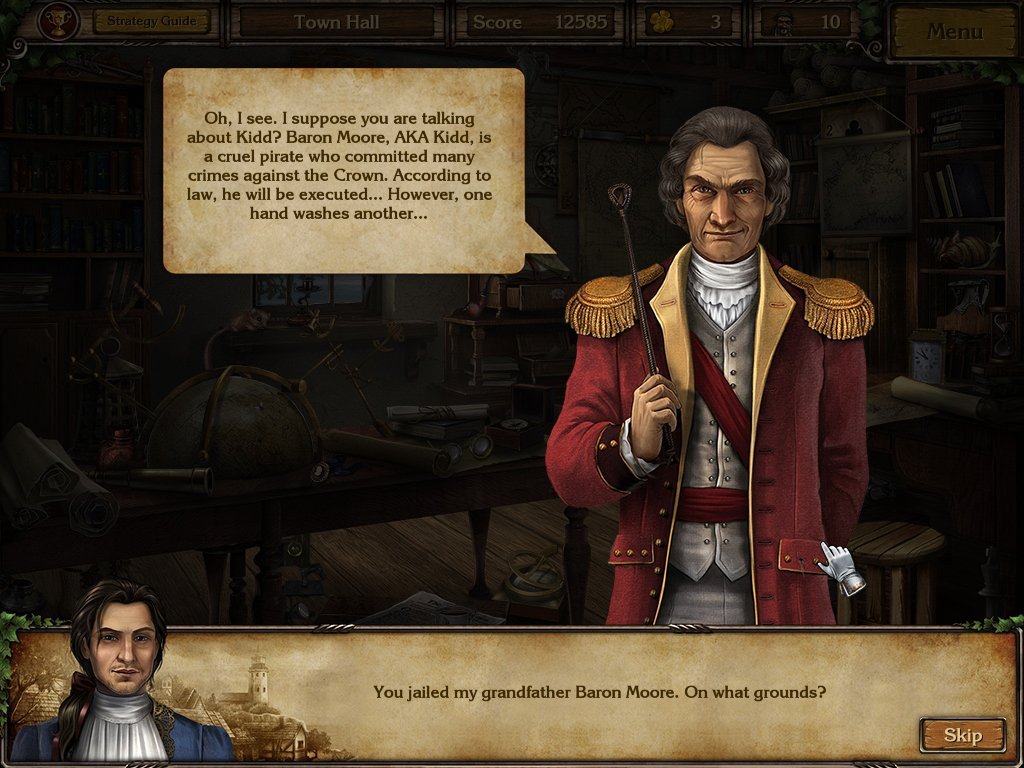Open the Menu wooden sign

point(954,31)
